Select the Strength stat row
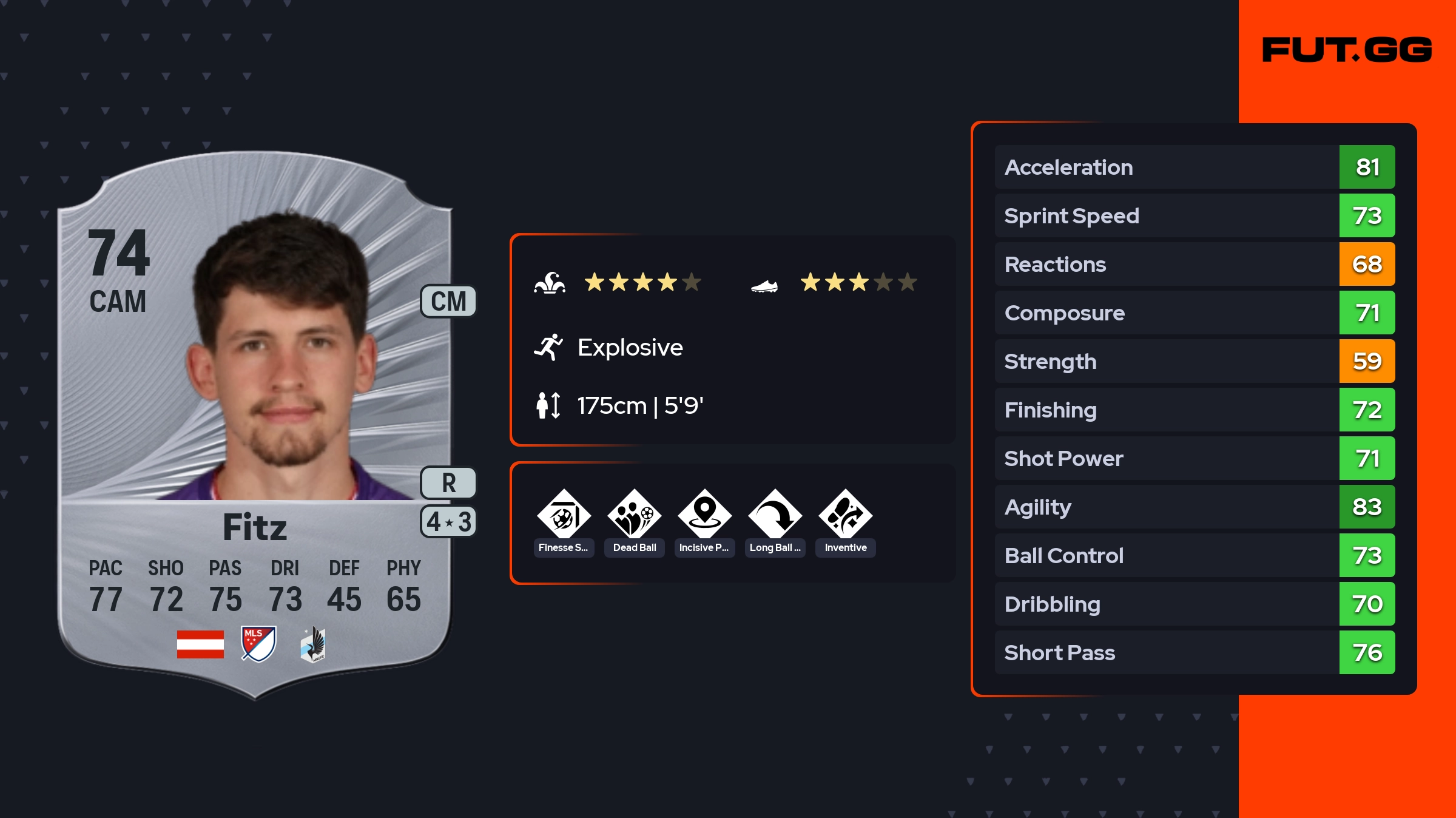1456x818 pixels. pyautogui.click(x=1194, y=361)
